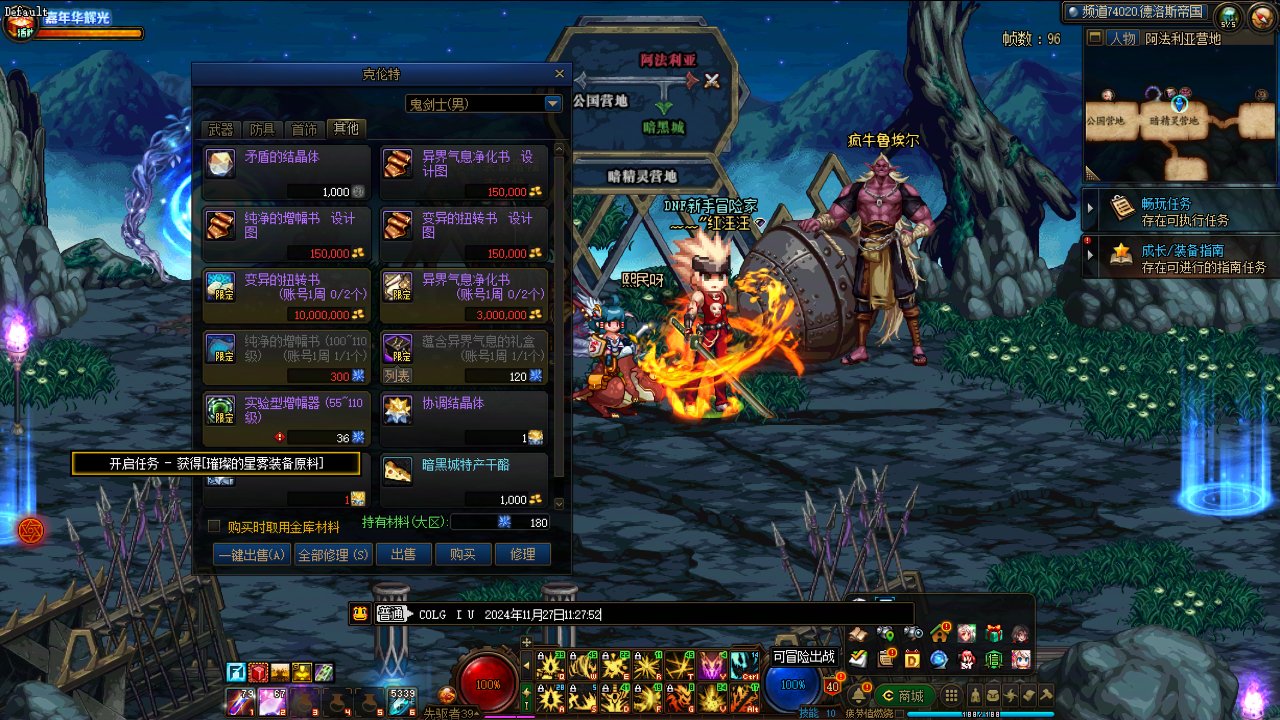Switch to the 武器 tab
This screenshot has height=720, width=1280.
click(x=220, y=129)
